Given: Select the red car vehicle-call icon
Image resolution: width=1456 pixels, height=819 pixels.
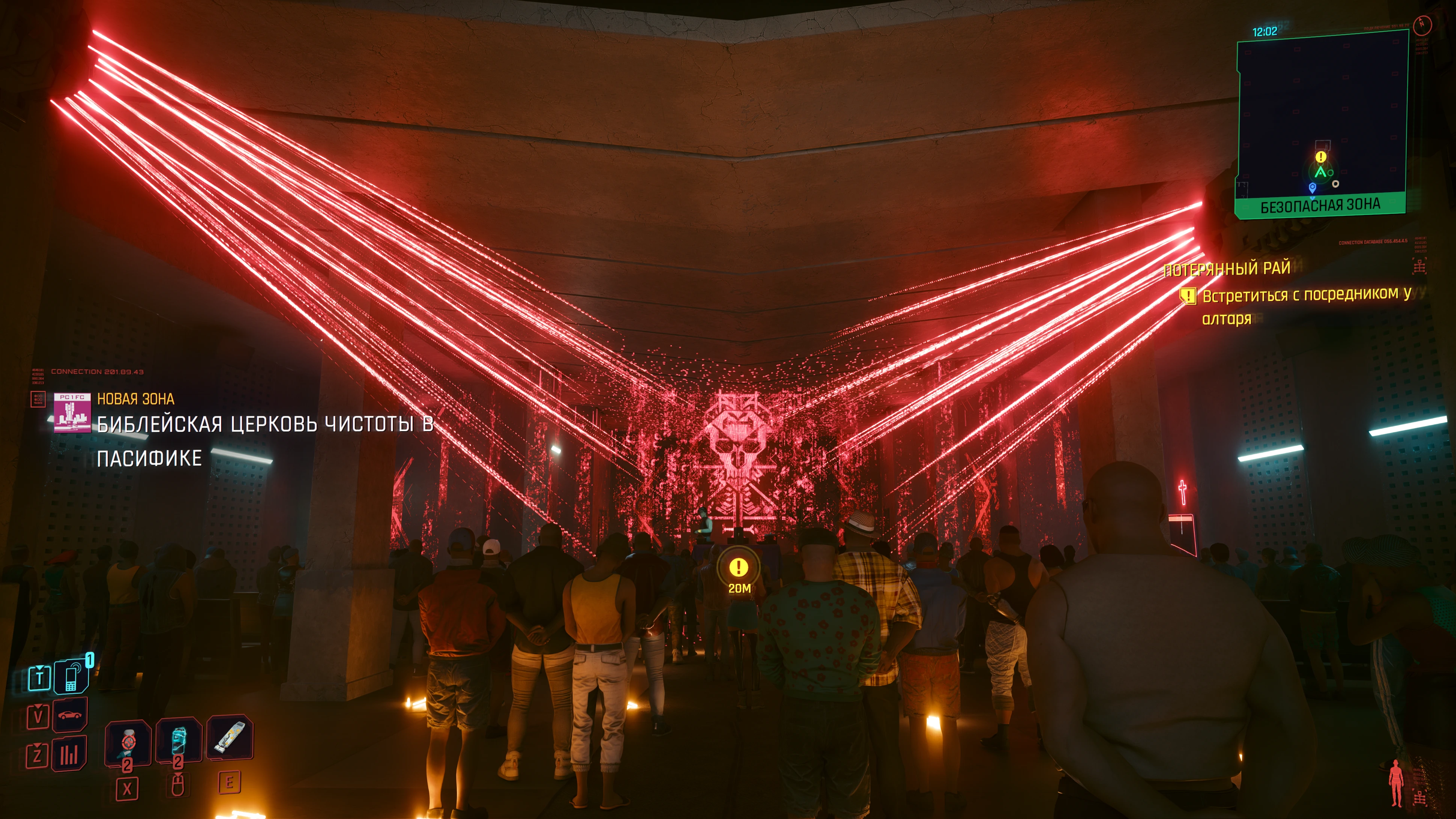Looking at the screenshot, I should [x=69, y=716].
